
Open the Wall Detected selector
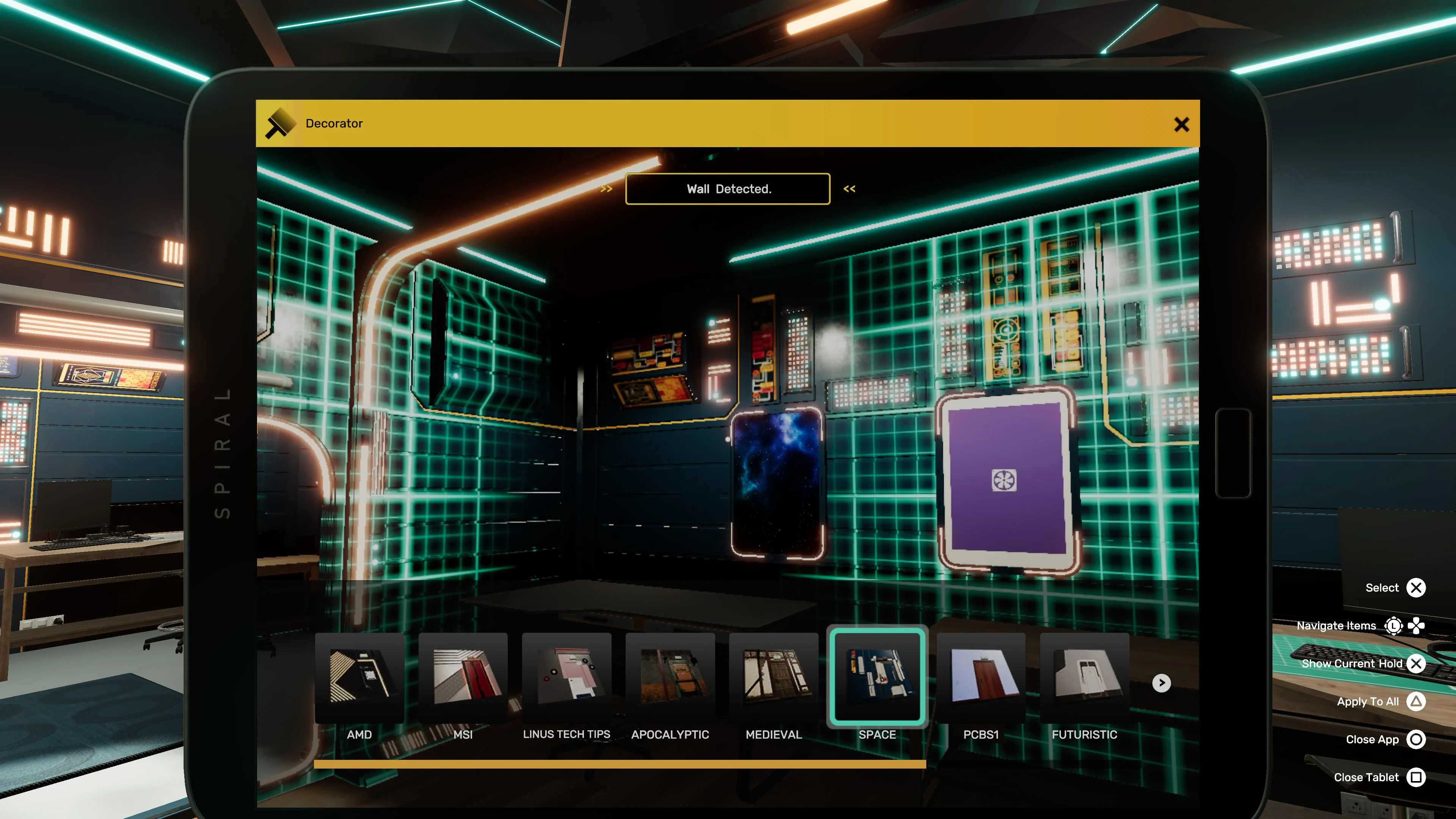728,189
